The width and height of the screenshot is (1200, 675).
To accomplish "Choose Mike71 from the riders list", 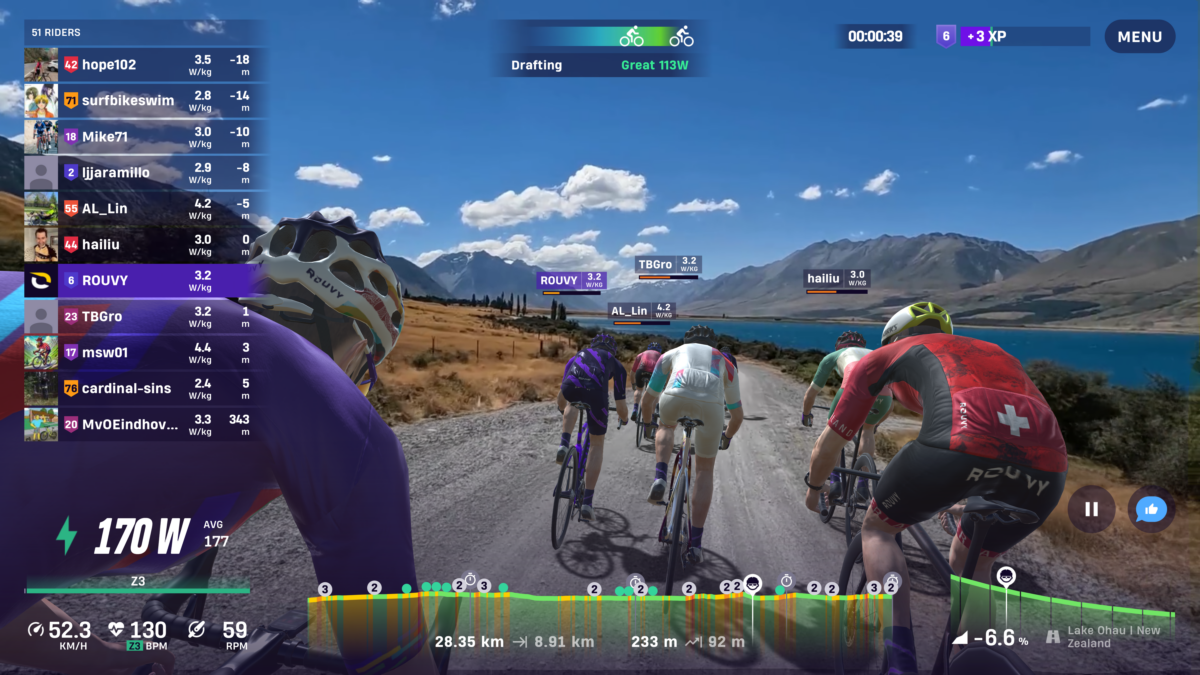I will click(x=145, y=137).
